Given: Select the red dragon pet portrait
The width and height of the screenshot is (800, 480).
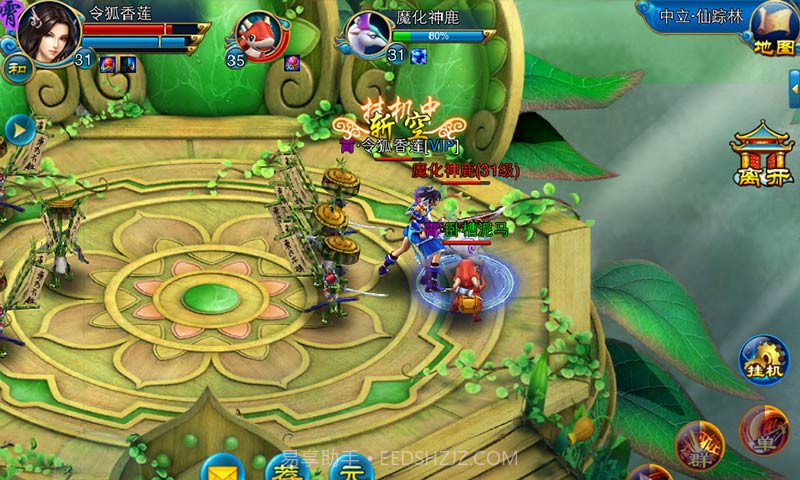Looking at the screenshot, I should click(264, 38).
